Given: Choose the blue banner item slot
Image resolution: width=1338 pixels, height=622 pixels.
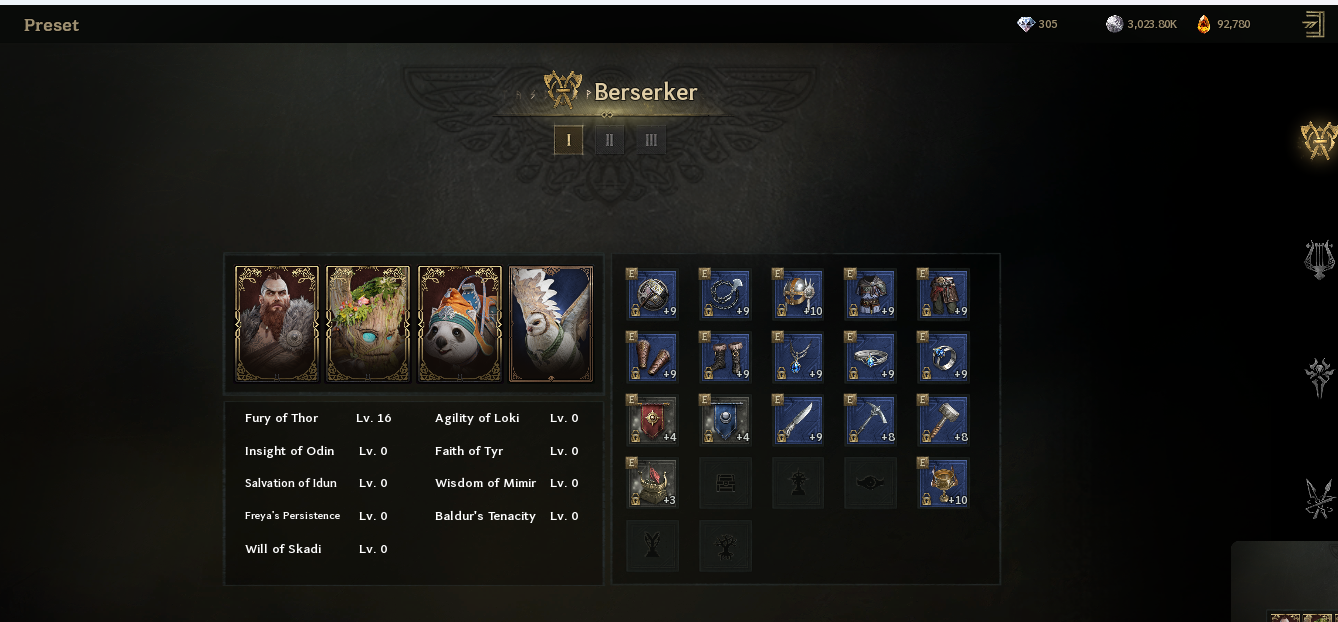Looking at the screenshot, I should [x=725, y=420].
